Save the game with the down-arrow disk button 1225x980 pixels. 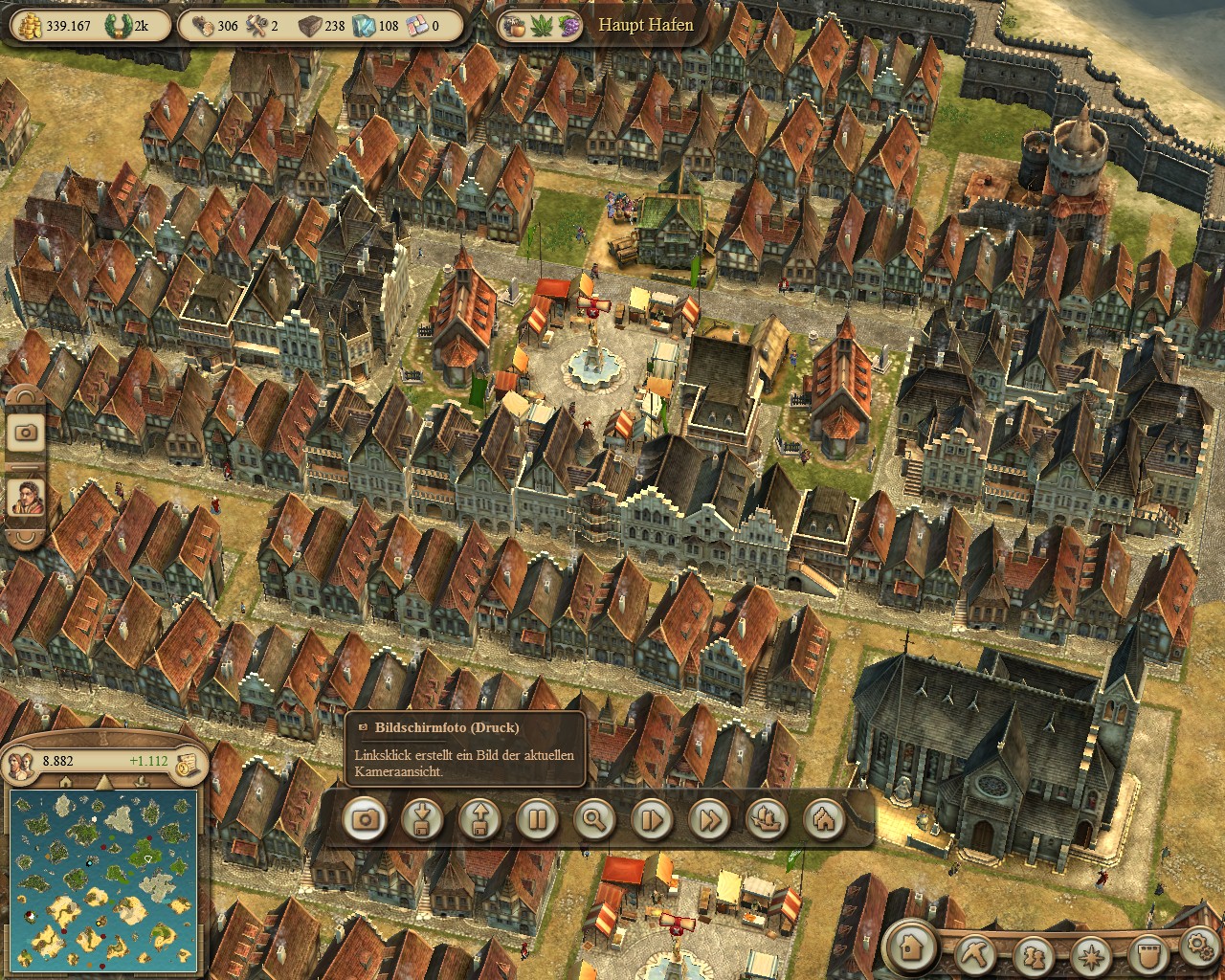[422, 819]
